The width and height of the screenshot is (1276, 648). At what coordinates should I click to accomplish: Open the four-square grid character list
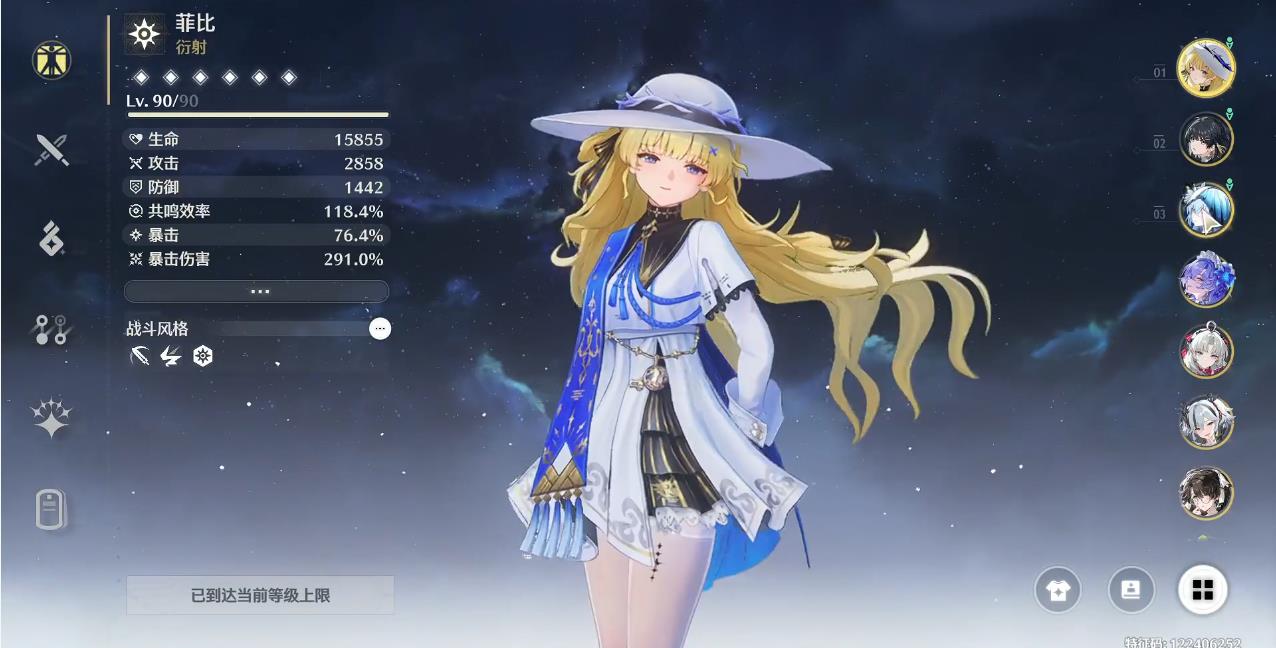(1203, 590)
